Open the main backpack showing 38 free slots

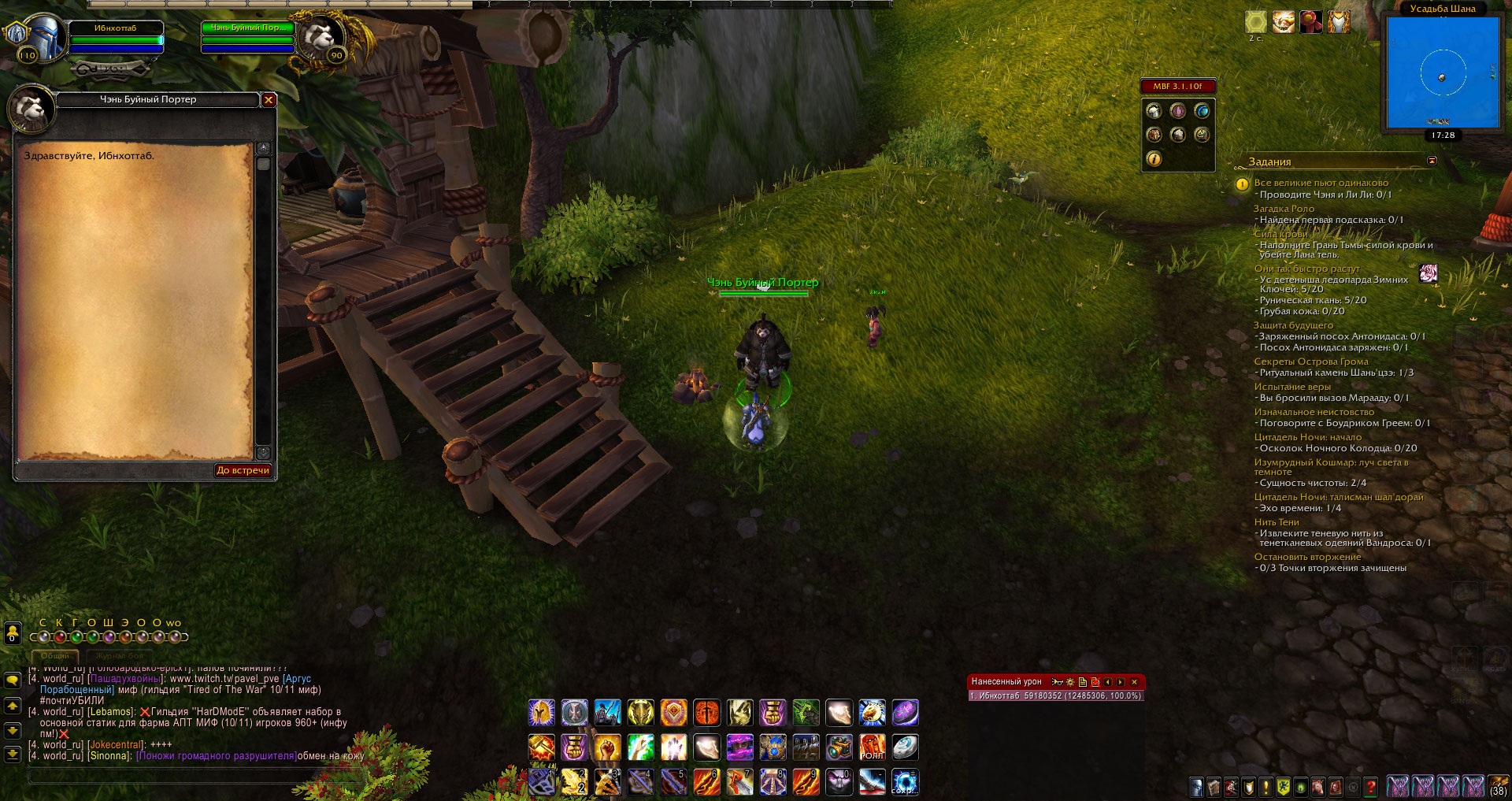point(1497,786)
